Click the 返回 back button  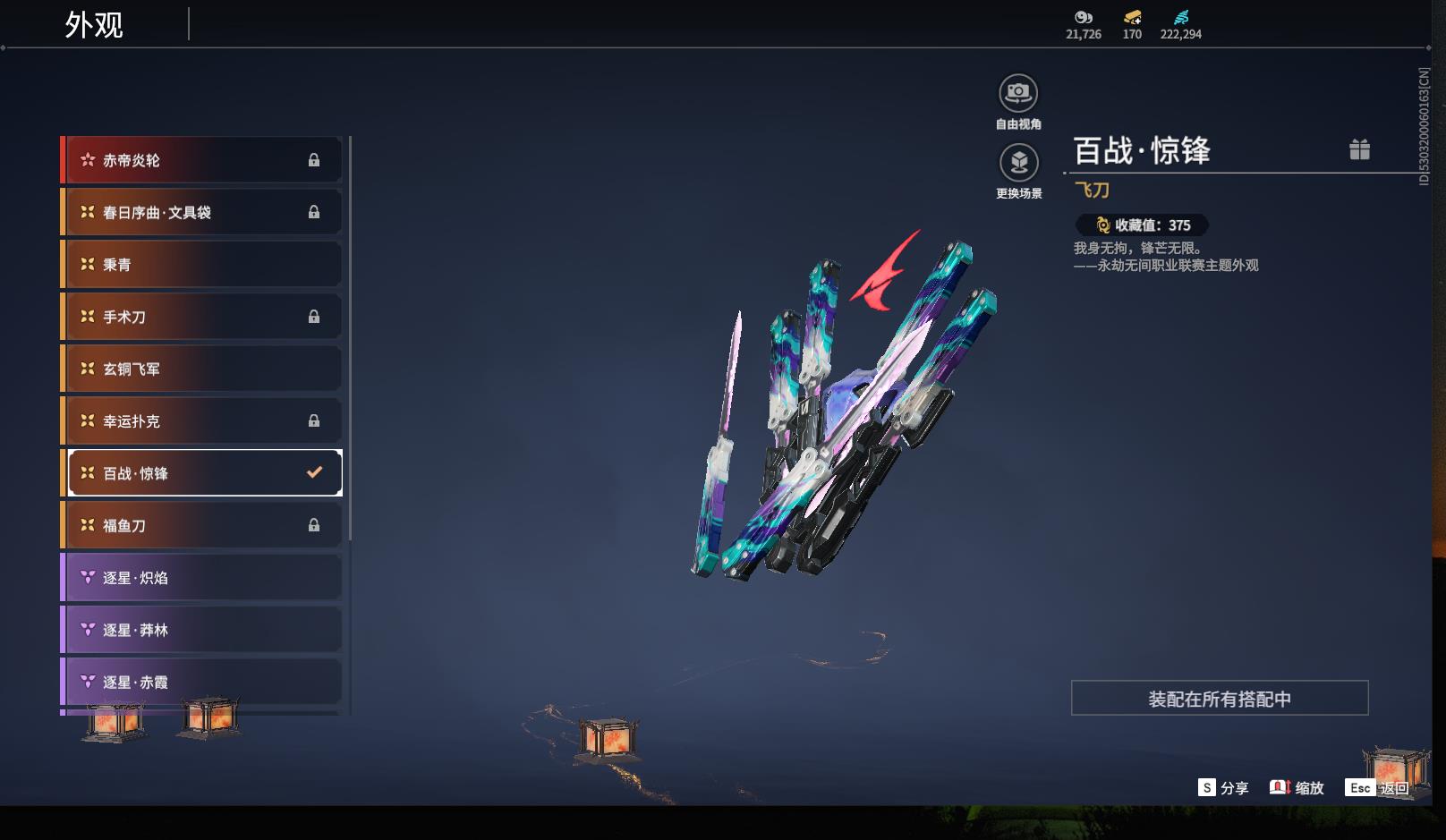1378,788
